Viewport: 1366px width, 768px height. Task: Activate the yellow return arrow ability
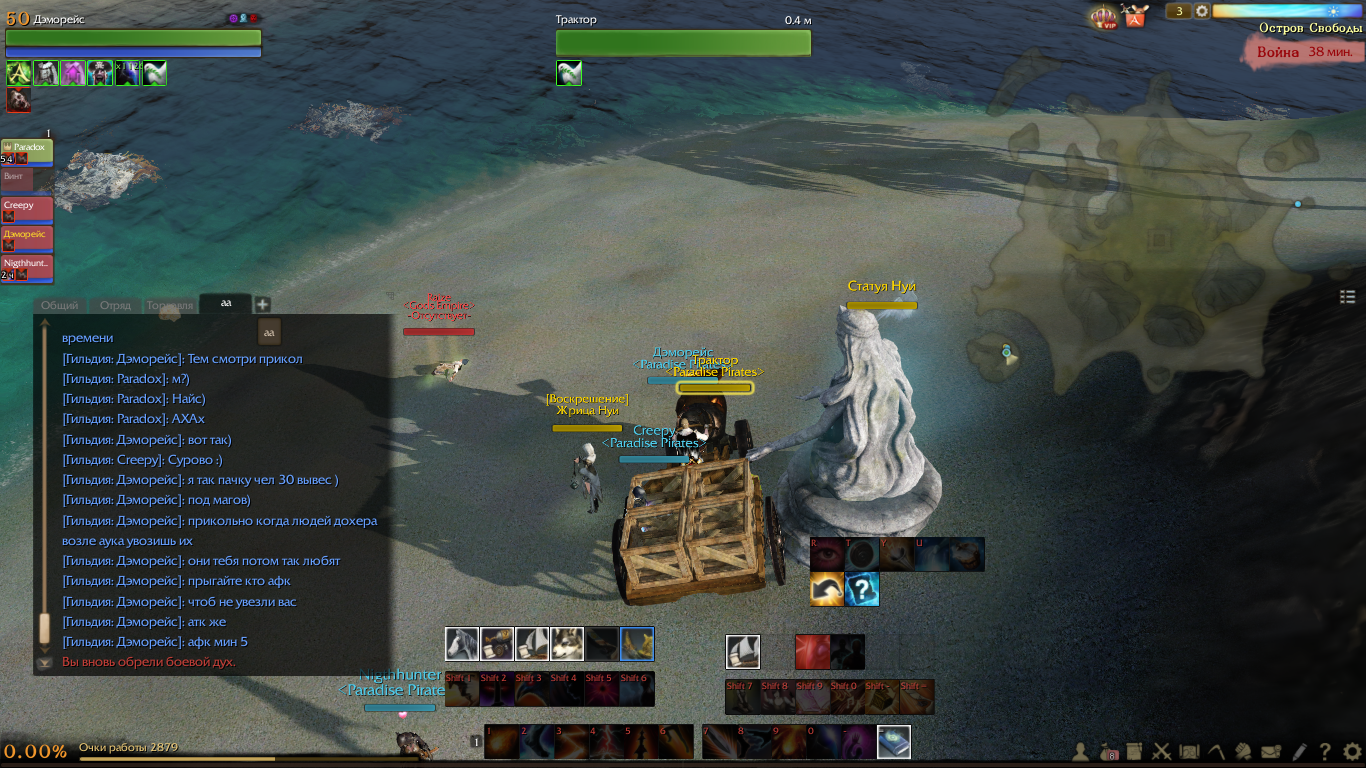coord(826,589)
